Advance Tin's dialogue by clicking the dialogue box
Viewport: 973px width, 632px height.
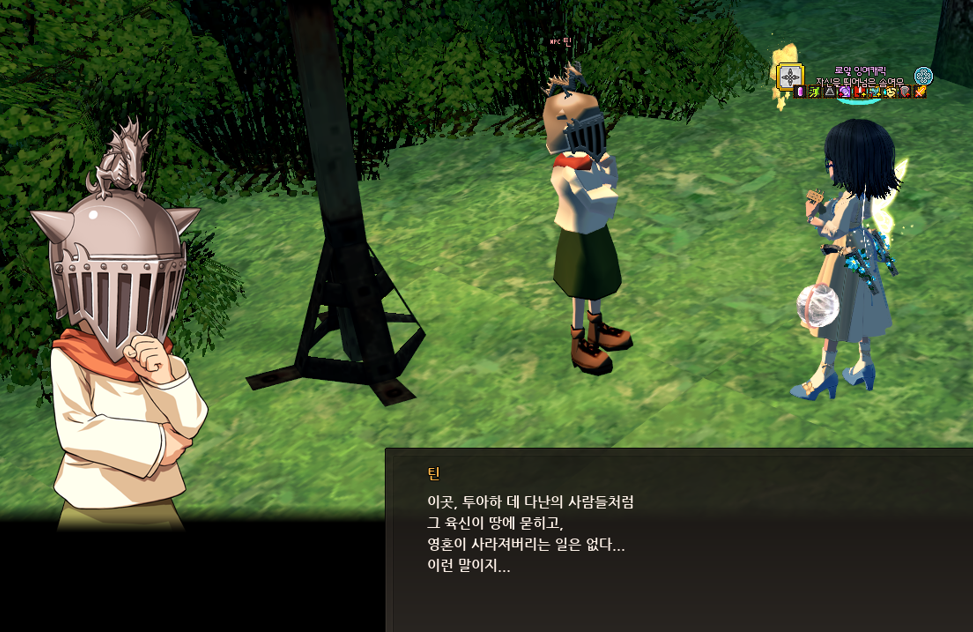tap(678, 540)
